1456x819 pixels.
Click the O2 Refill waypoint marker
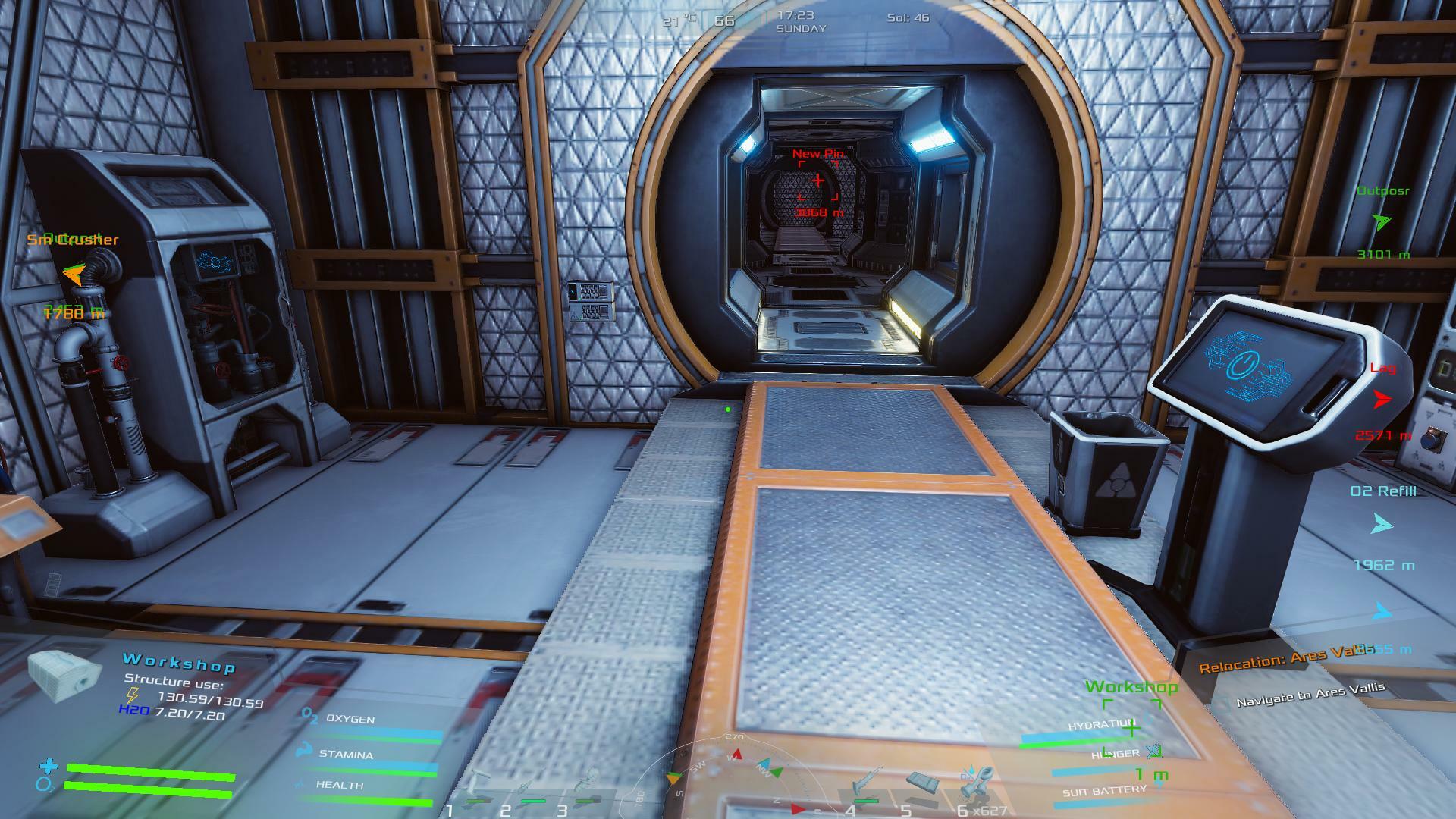point(1382,524)
